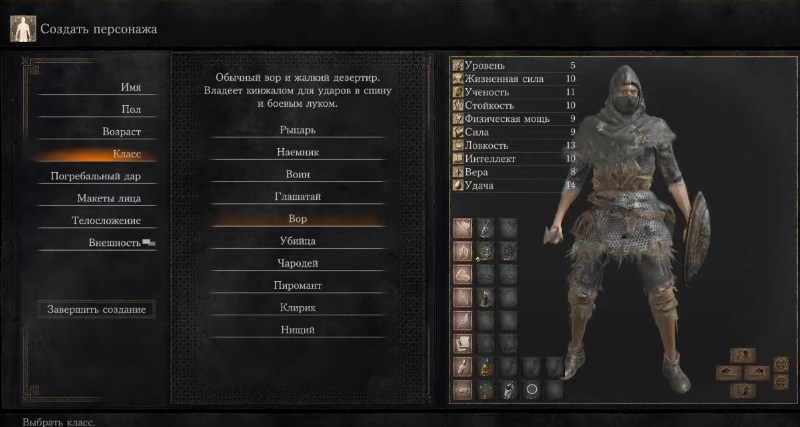Open the Телосложение settings
This screenshot has height=427, width=800.
(106, 220)
